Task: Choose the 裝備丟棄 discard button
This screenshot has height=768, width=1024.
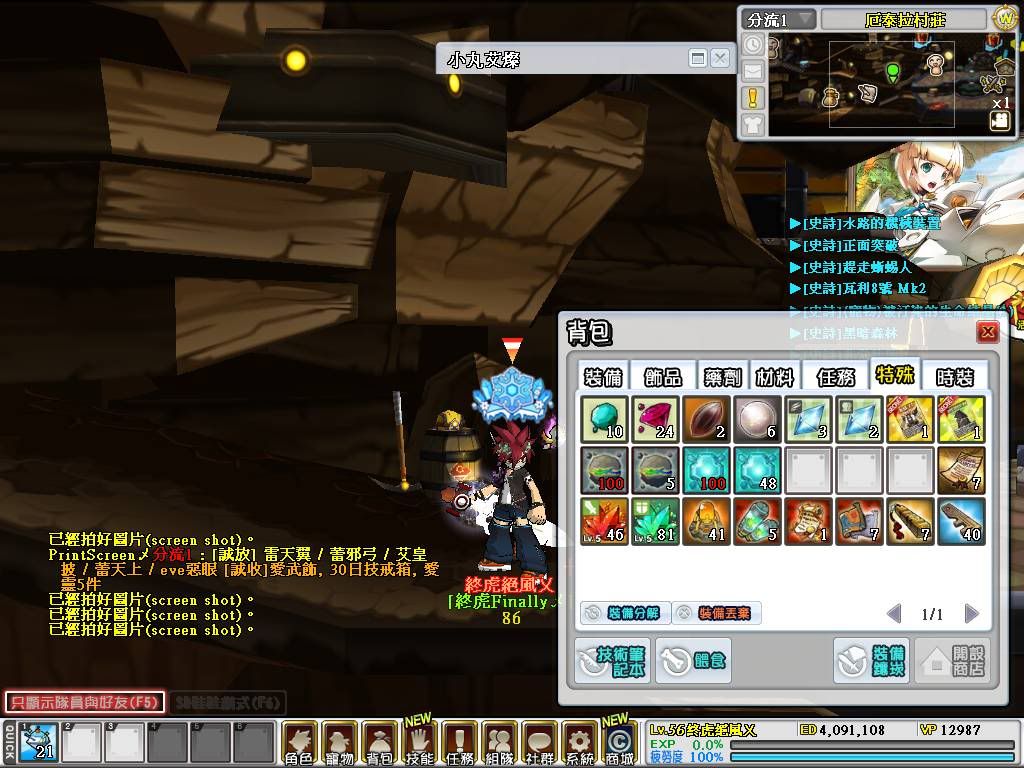Action: tap(715, 613)
